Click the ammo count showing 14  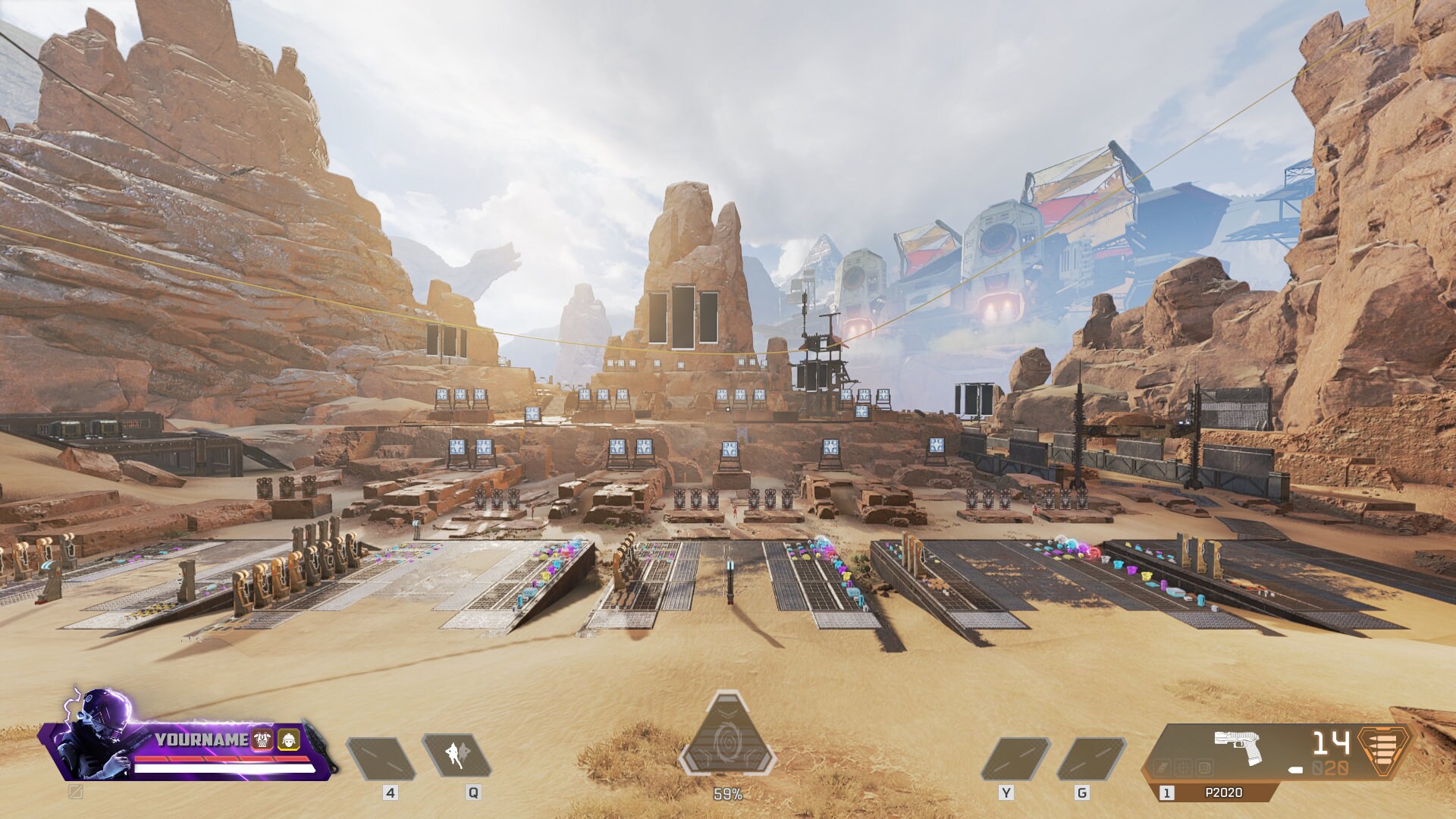[x=1330, y=743]
